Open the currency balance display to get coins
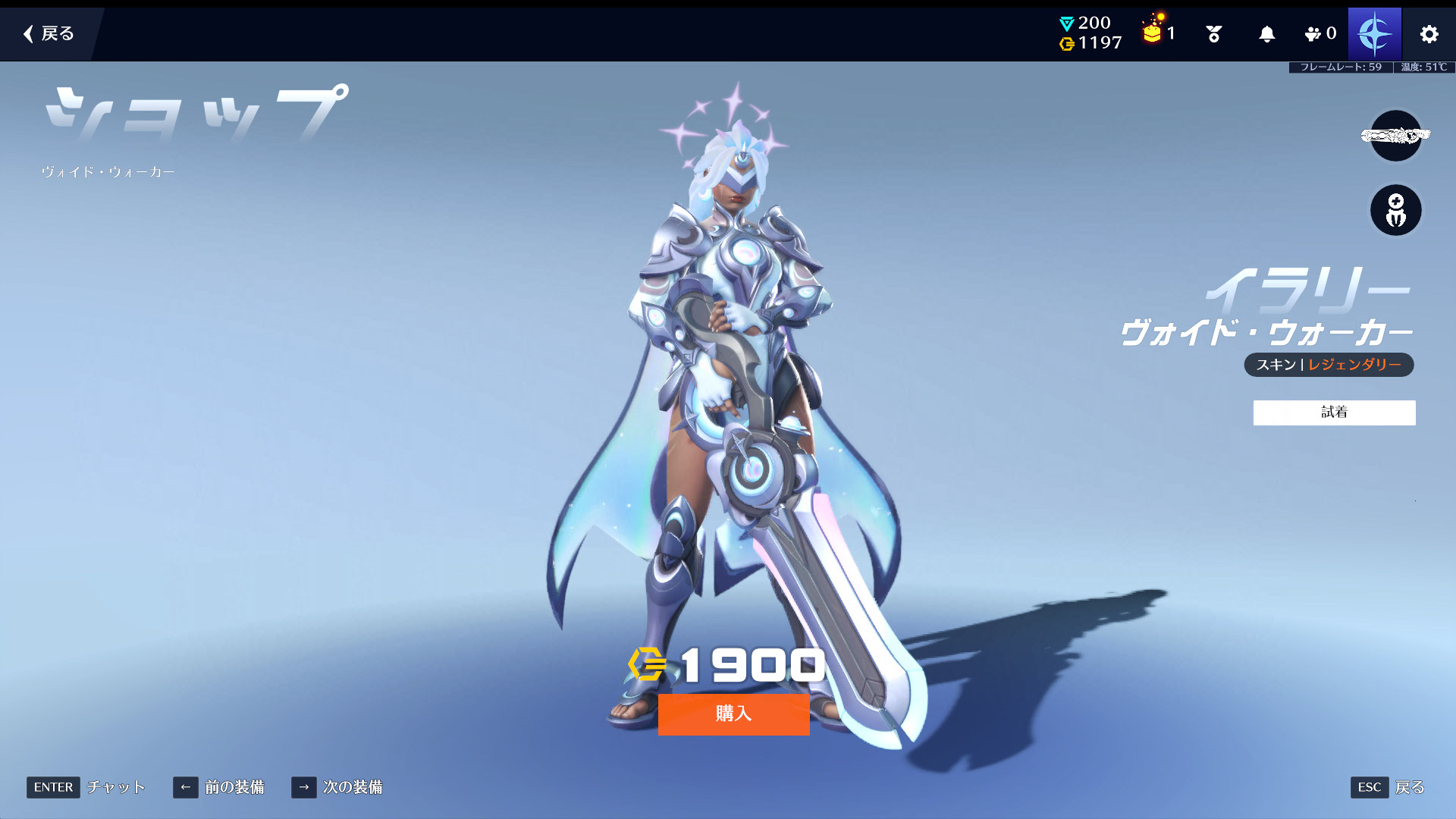 1090,33
